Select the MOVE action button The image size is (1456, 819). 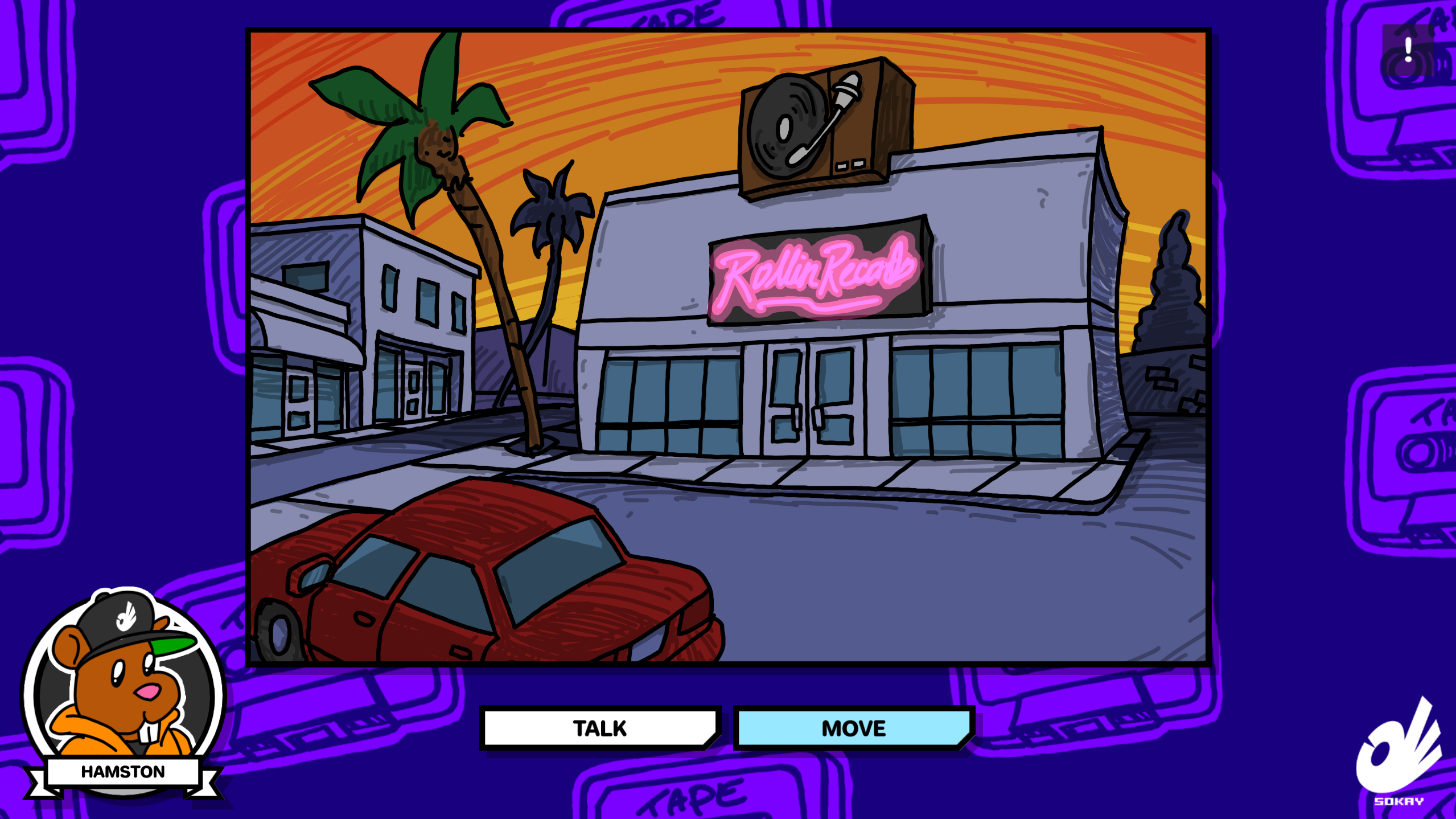pos(853,728)
